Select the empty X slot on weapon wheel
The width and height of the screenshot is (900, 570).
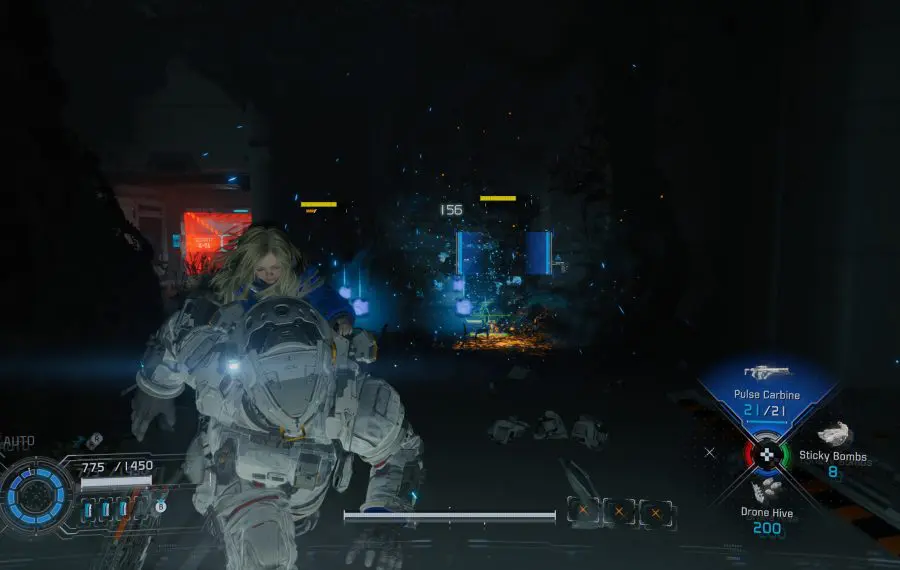click(710, 452)
